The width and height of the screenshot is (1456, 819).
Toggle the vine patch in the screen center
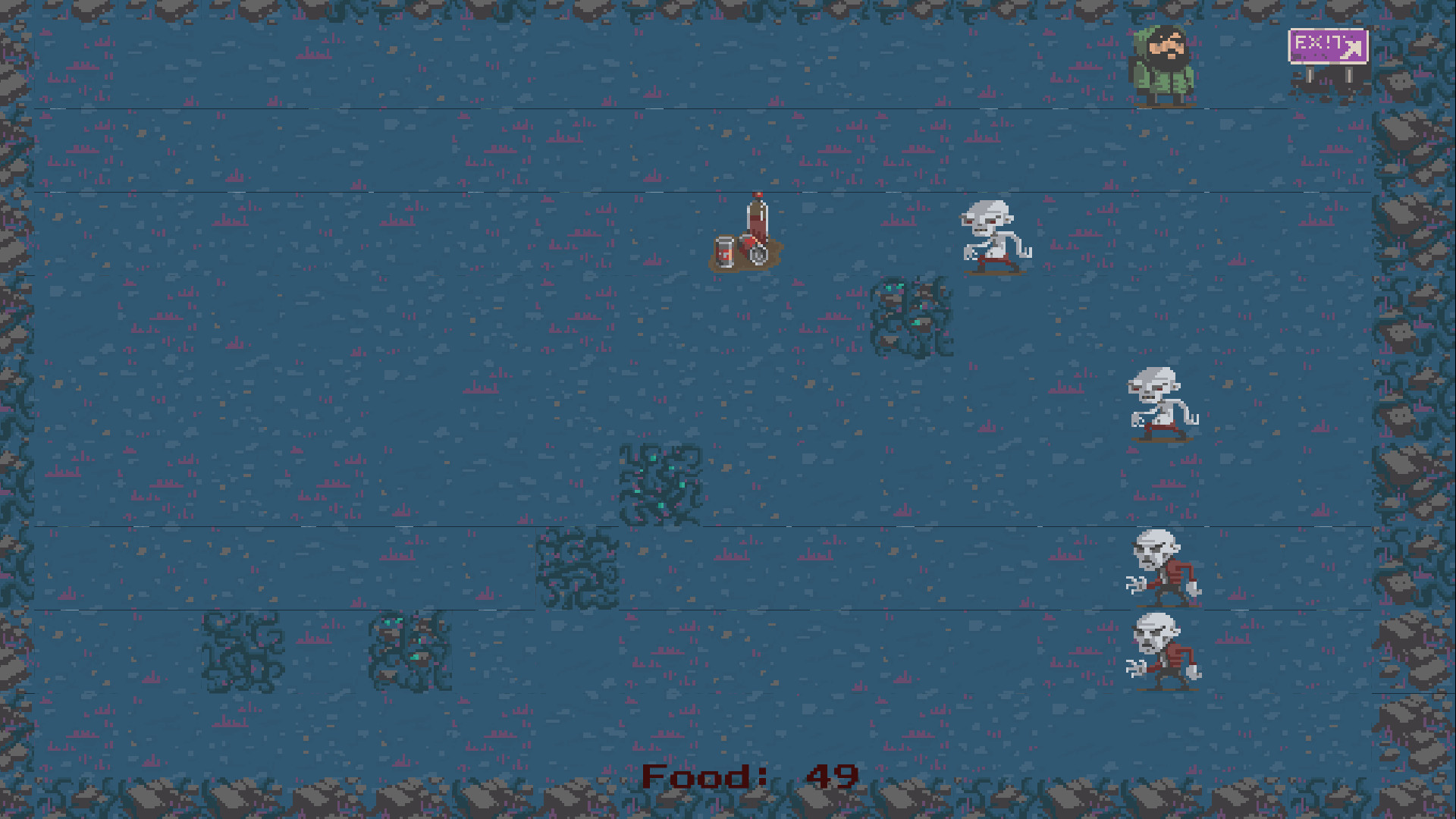pyautogui.click(x=661, y=483)
